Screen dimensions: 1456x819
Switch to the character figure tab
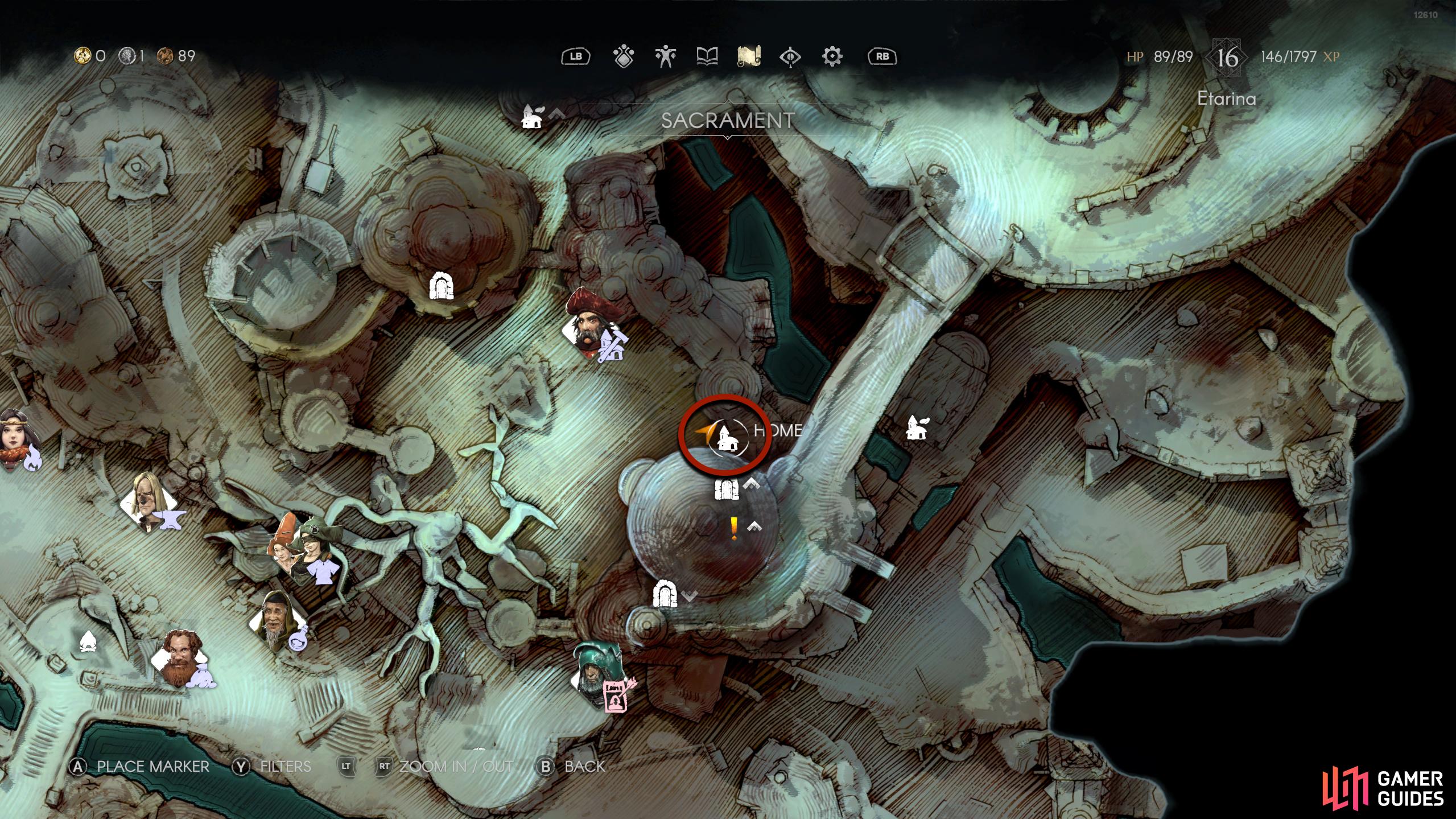[665, 56]
